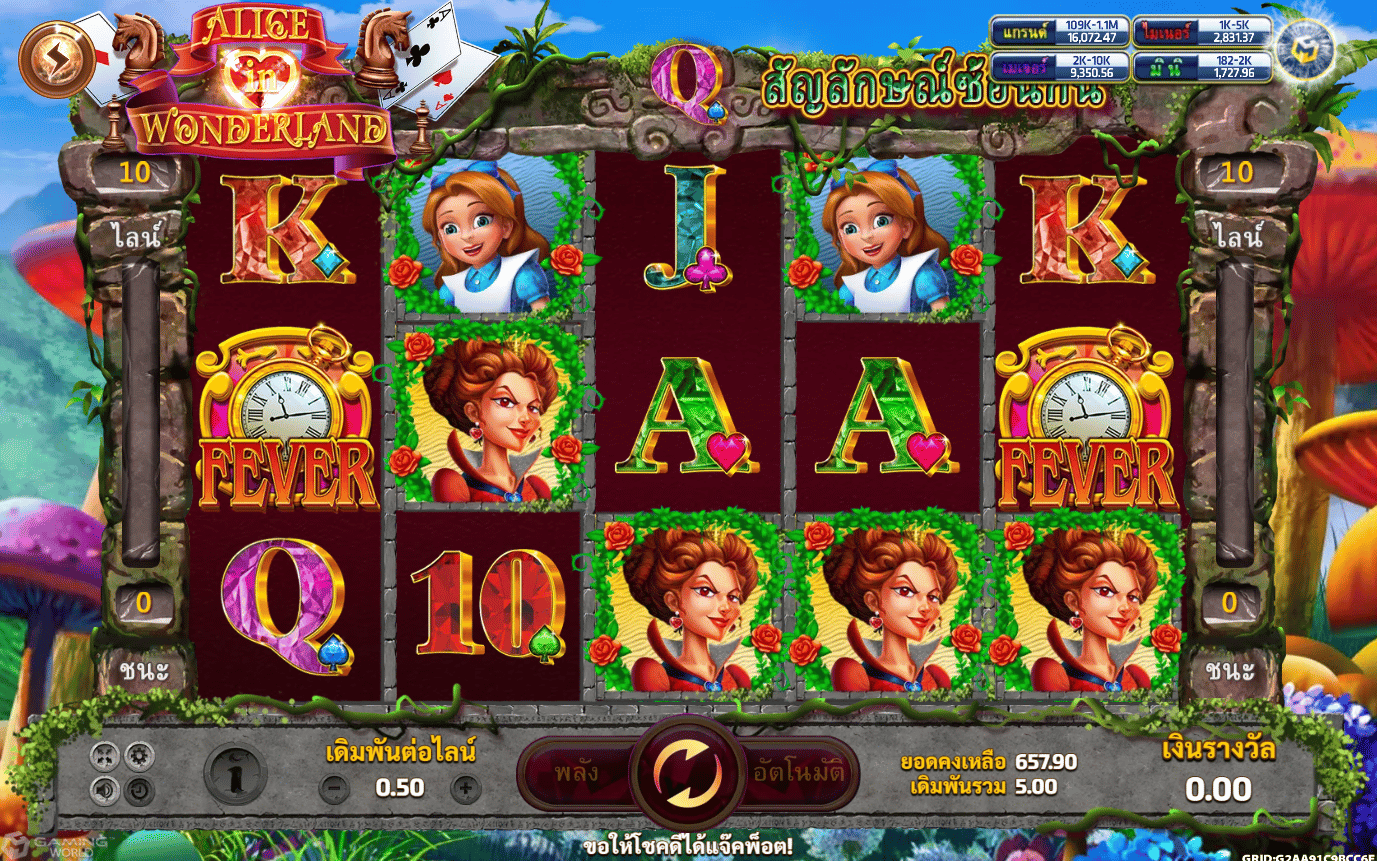The width and height of the screenshot is (1377, 861).
Task: Activate the พลัง turbo button
Action: pos(577,773)
